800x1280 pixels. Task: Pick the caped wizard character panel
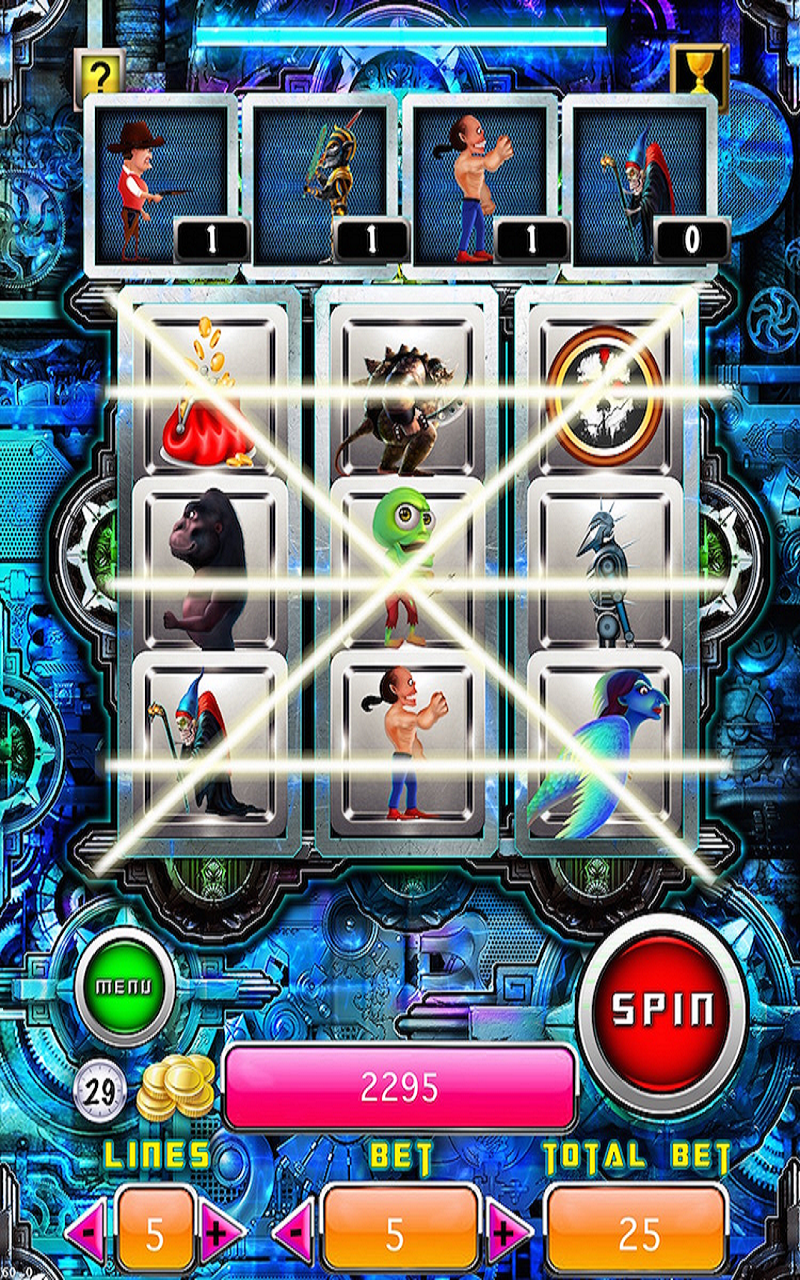(642, 186)
